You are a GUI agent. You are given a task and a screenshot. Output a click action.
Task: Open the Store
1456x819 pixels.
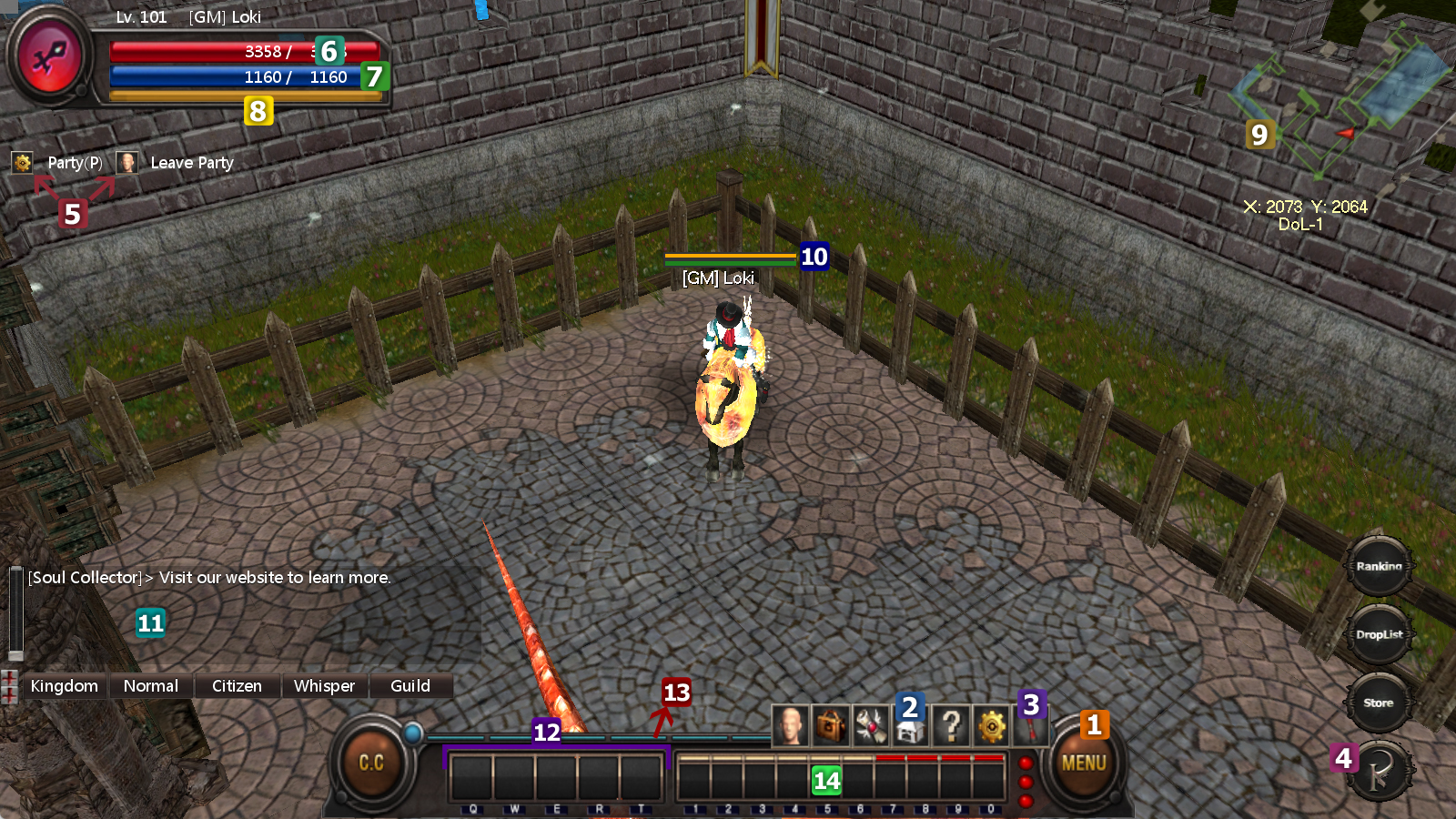click(x=1379, y=703)
